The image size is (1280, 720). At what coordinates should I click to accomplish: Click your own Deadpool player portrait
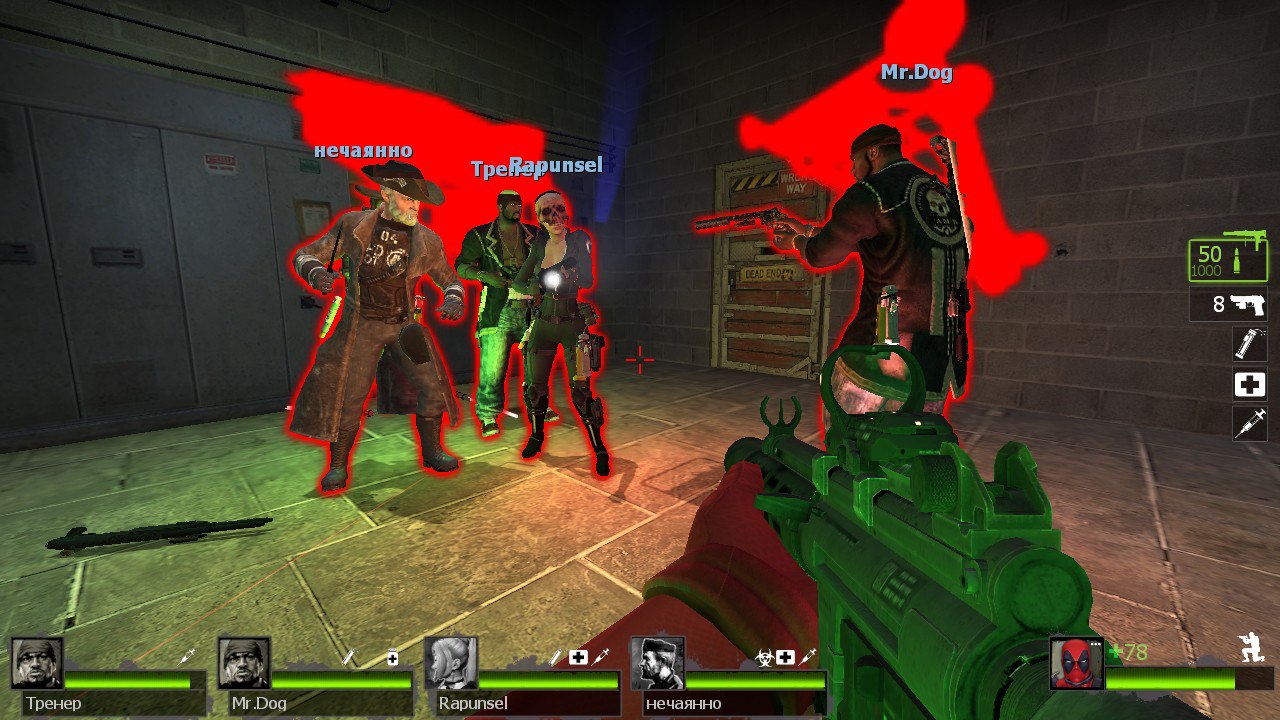1077,664
